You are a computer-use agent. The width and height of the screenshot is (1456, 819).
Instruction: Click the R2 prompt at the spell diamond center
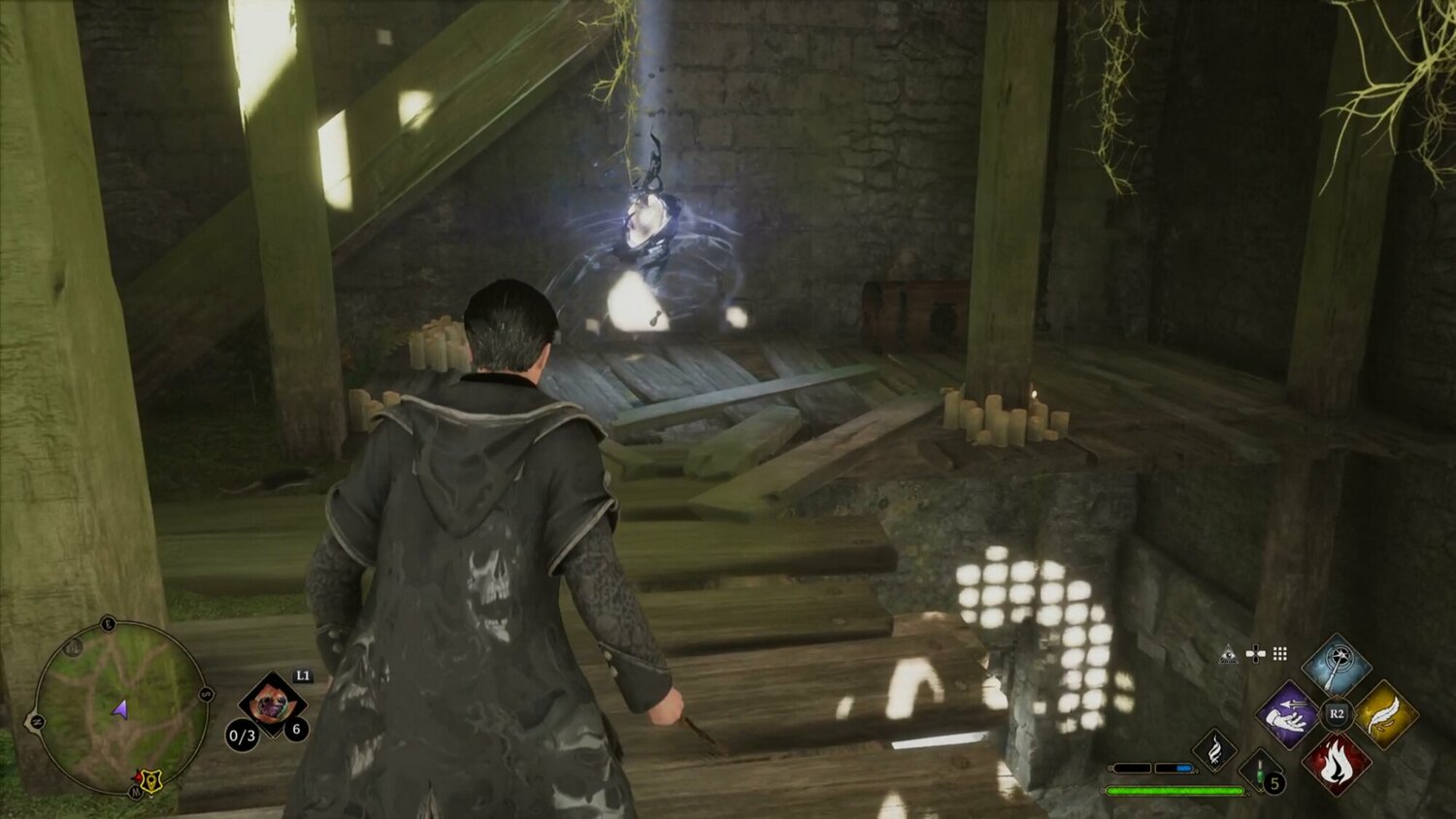click(x=1337, y=713)
